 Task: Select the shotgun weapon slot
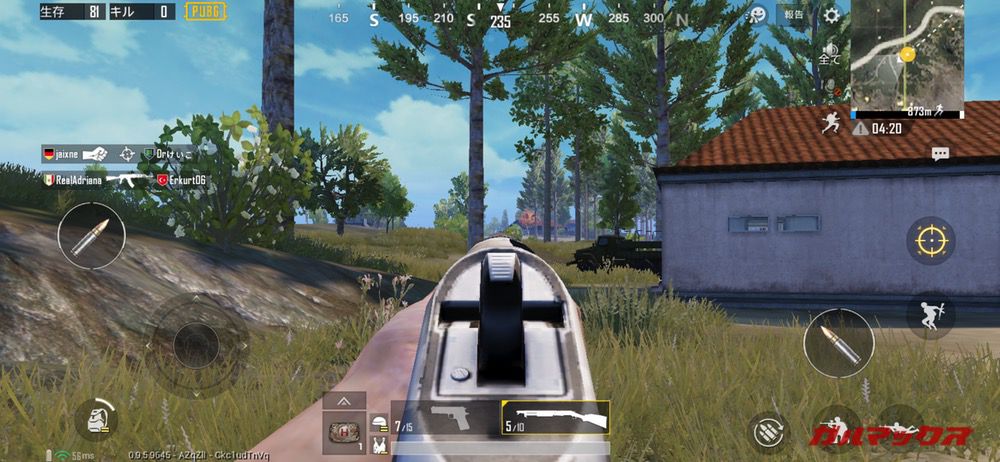[x=555, y=417]
